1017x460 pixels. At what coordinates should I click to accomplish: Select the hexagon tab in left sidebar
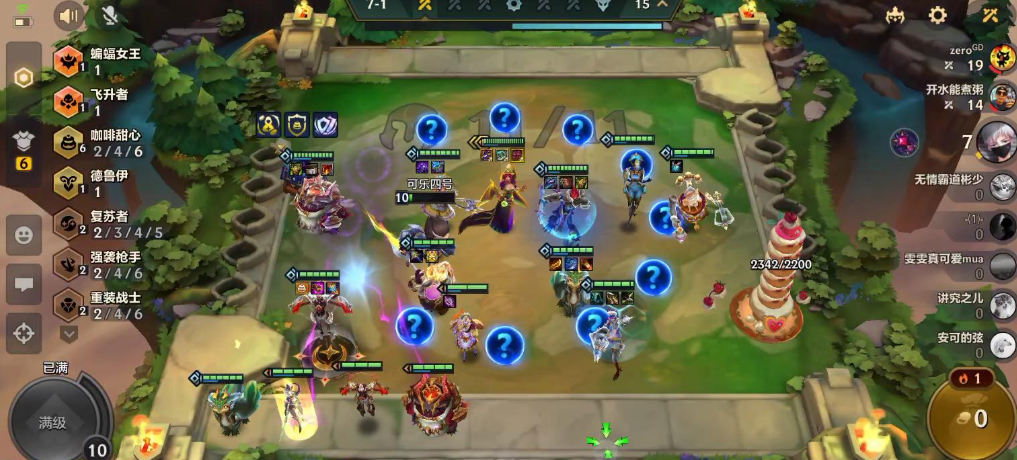(x=23, y=78)
